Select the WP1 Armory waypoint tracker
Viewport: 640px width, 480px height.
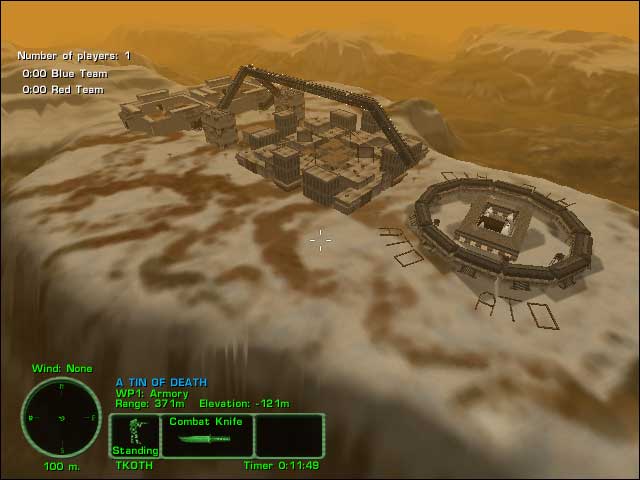pos(152,393)
